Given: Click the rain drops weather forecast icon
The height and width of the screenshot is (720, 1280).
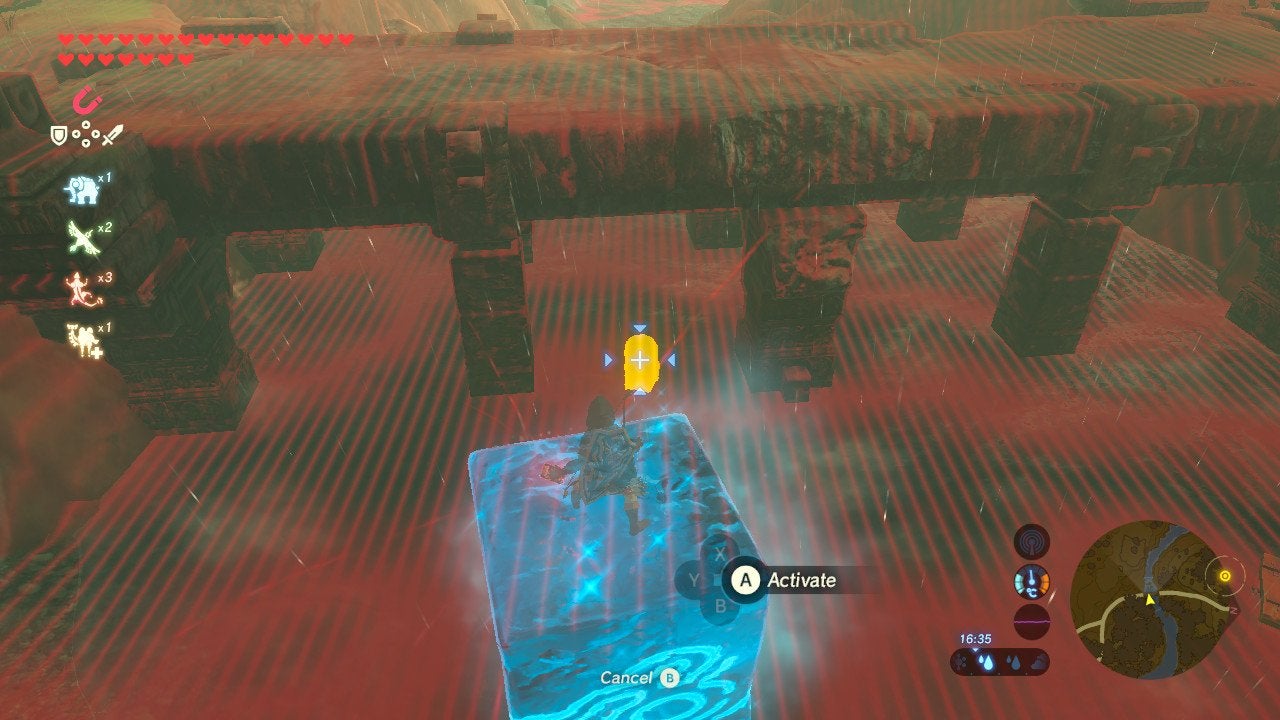Looking at the screenshot, I should pos(986,661).
